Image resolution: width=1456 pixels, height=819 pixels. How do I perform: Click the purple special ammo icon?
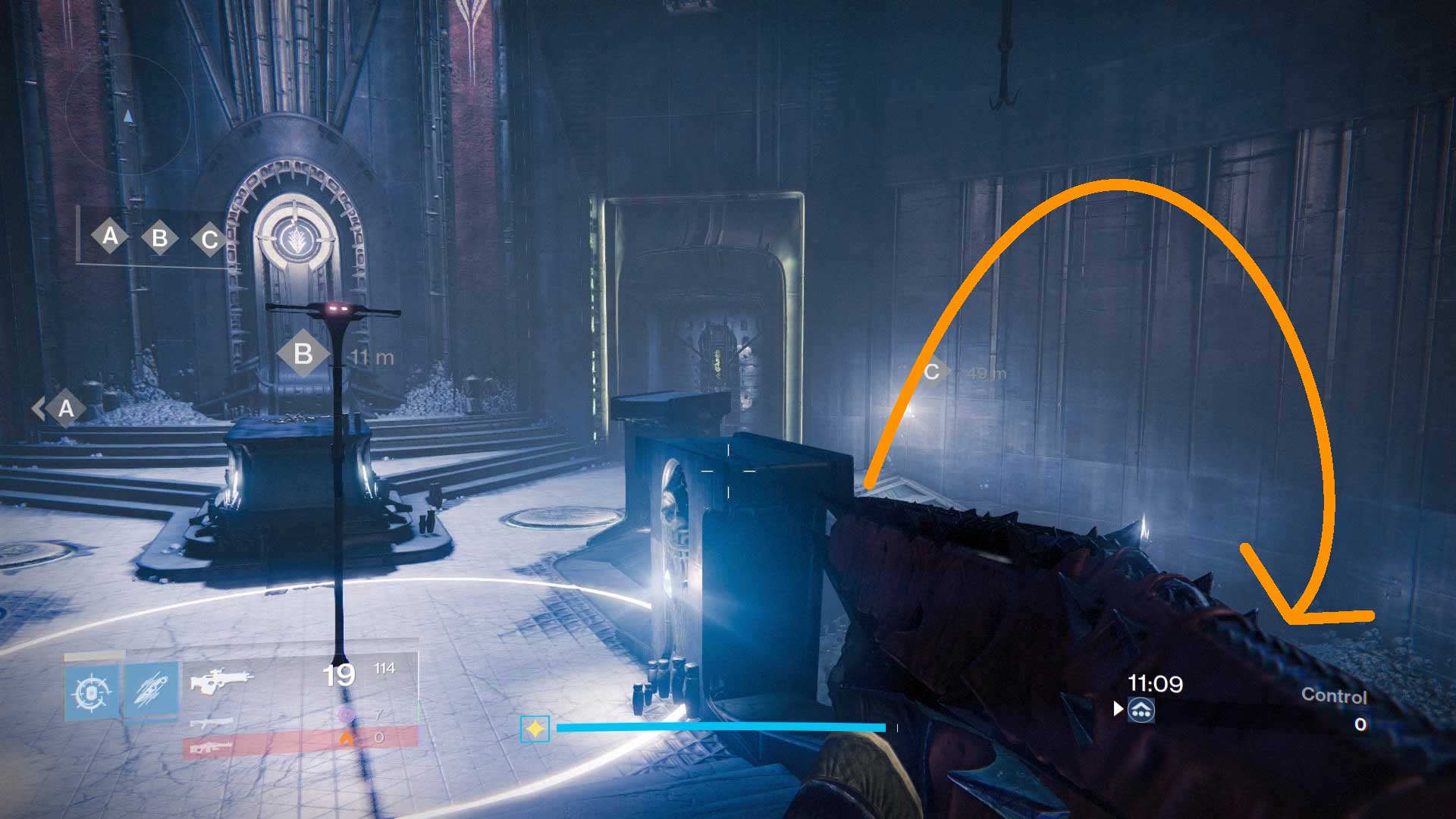pos(347,714)
